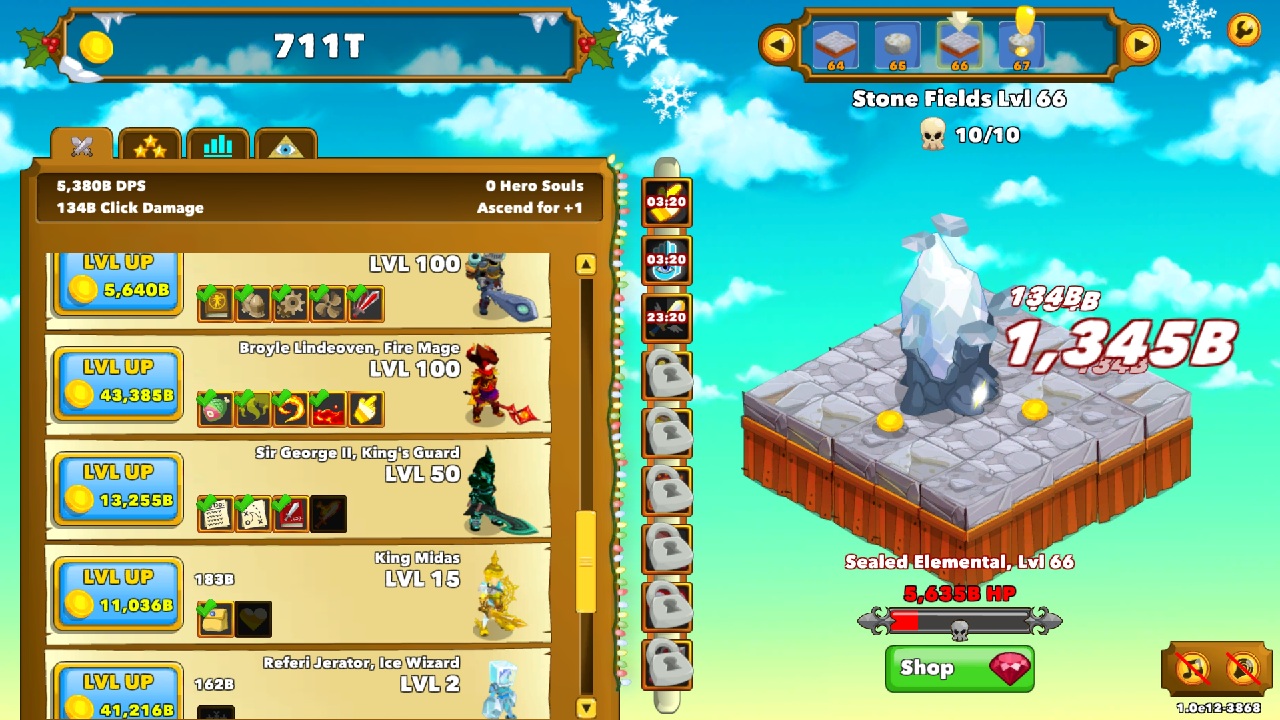Level up Broyle Lindeoven for 43,385B
The height and width of the screenshot is (720, 1280).
coord(117,383)
